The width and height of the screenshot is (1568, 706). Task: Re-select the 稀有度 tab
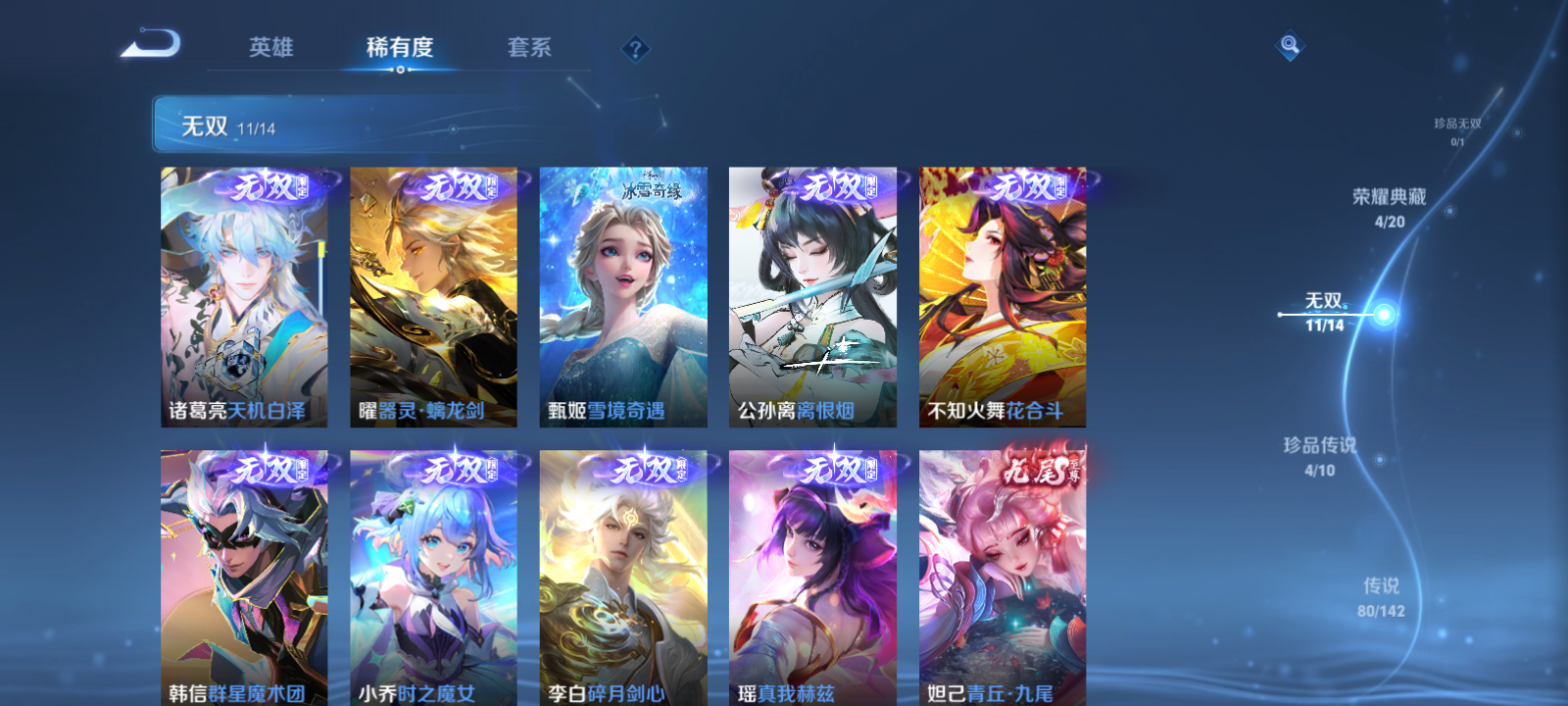pos(402,47)
